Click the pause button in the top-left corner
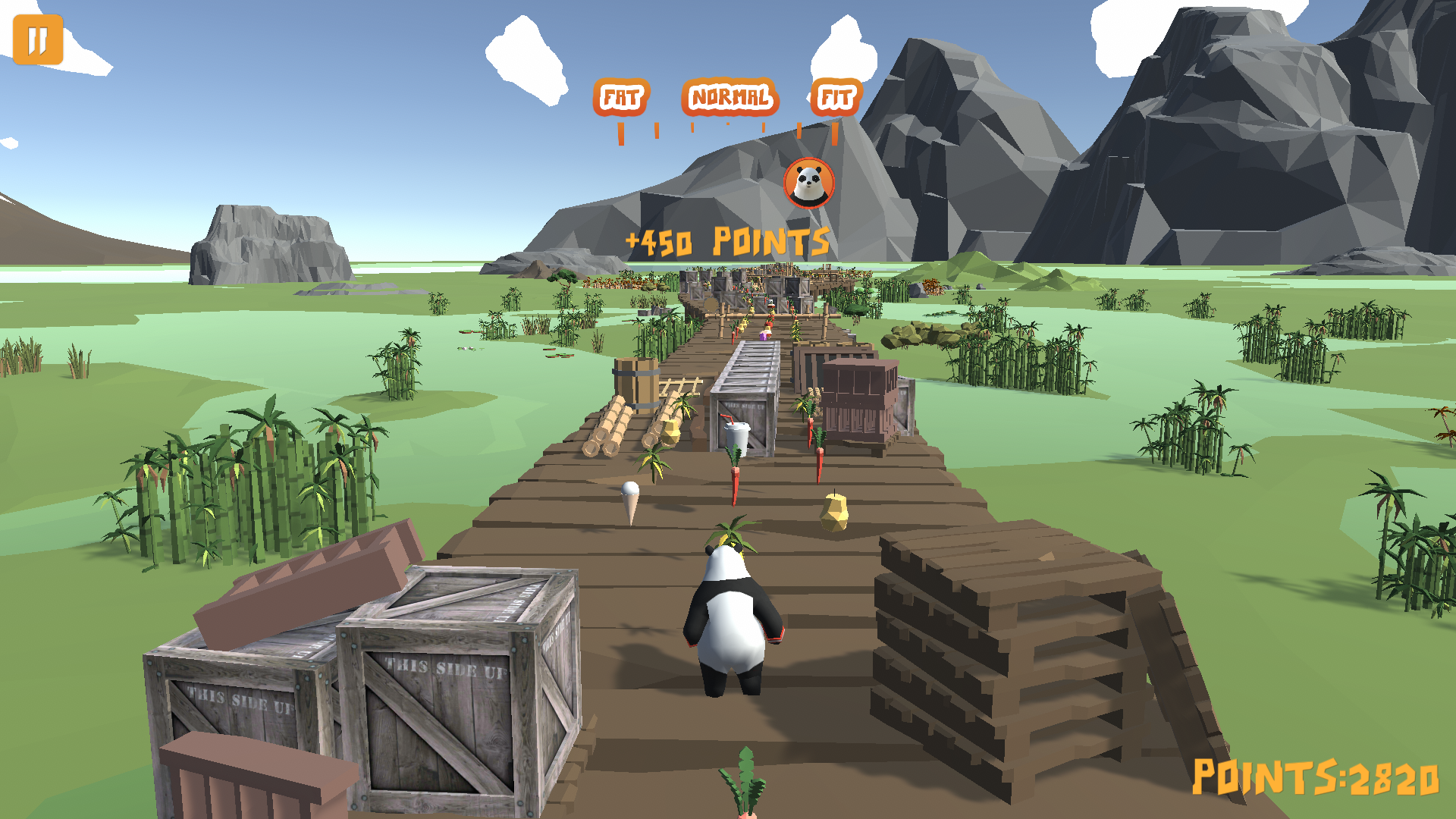This screenshot has width=1456, height=819. [x=39, y=39]
